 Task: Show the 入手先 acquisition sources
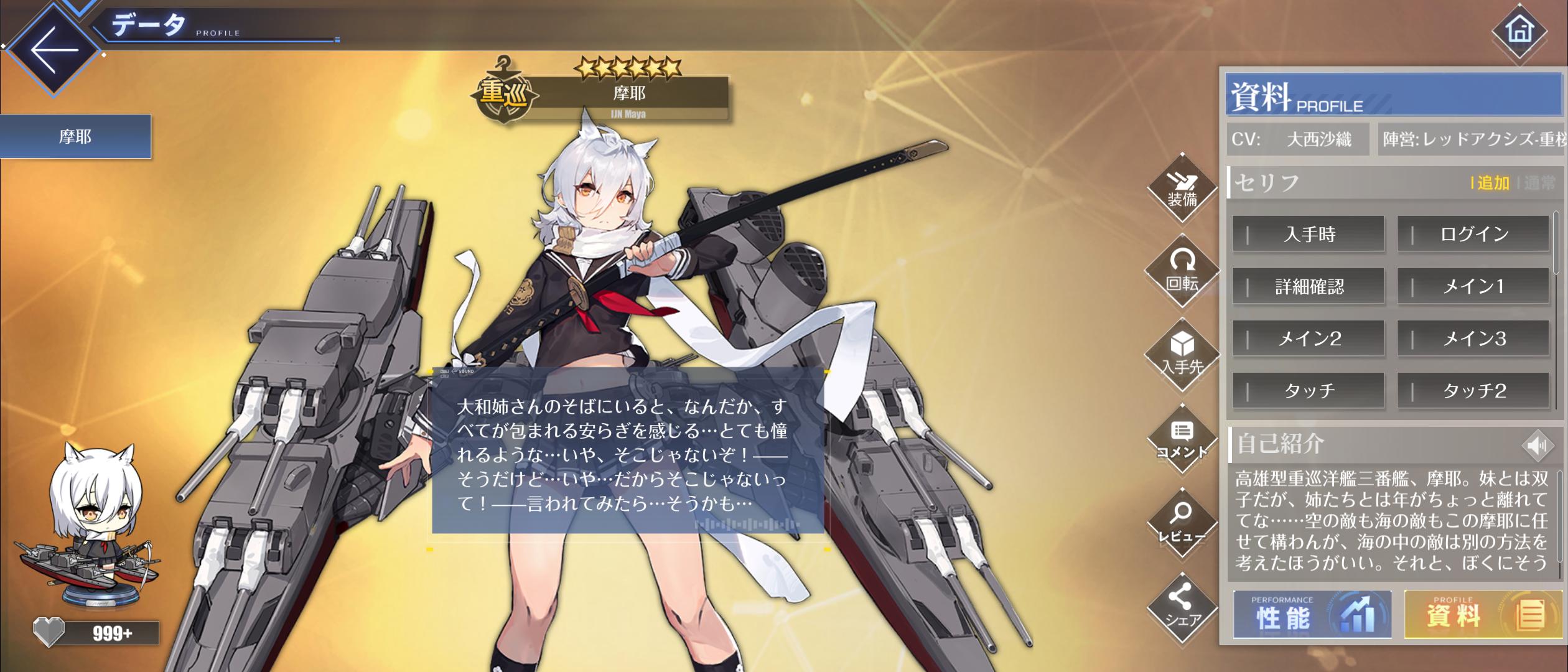[x=1182, y=355]
